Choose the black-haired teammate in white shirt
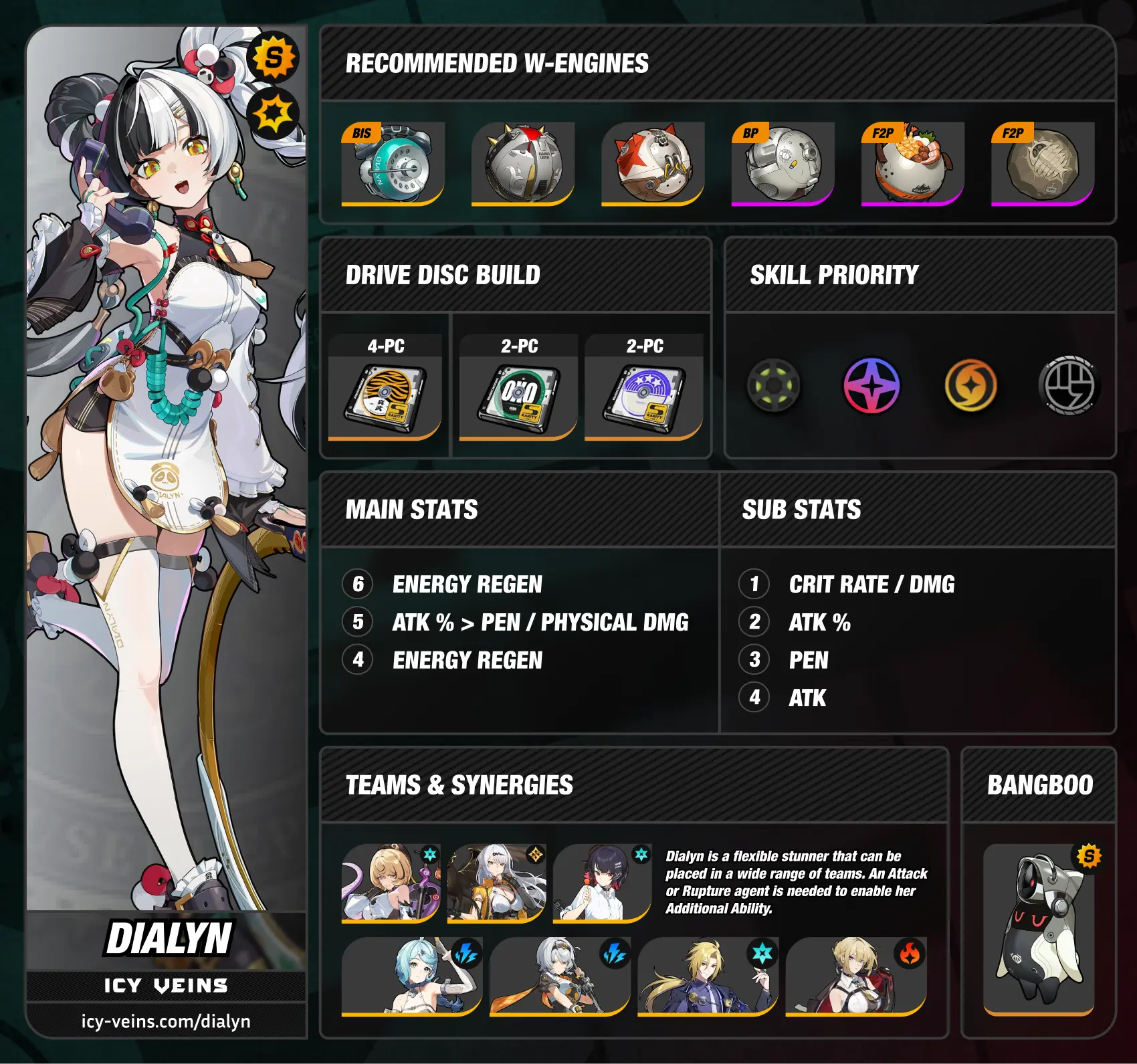The image size is (1137, 1064). pyautogui.click(x=602, y=883)
